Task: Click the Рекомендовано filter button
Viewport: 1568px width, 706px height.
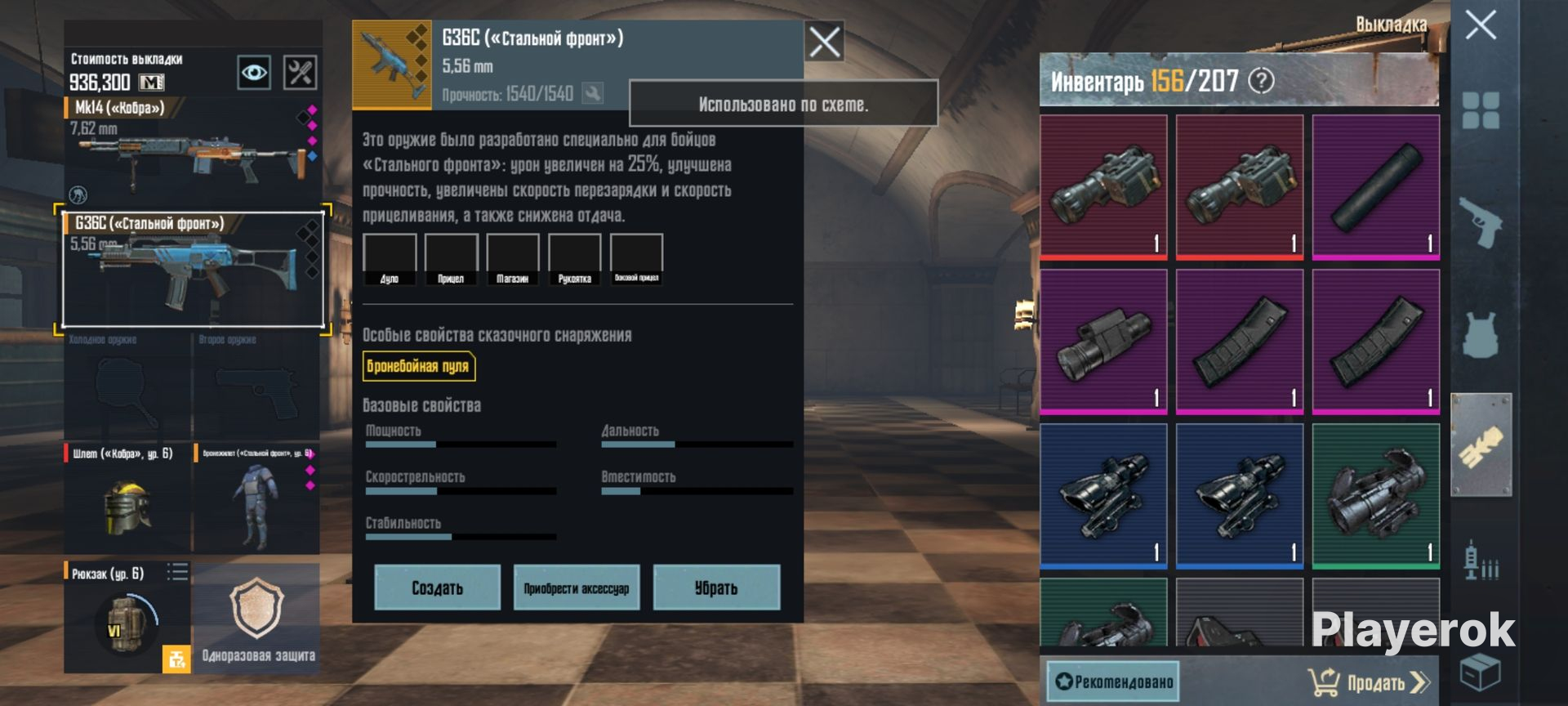Action: pos(1113,681)
